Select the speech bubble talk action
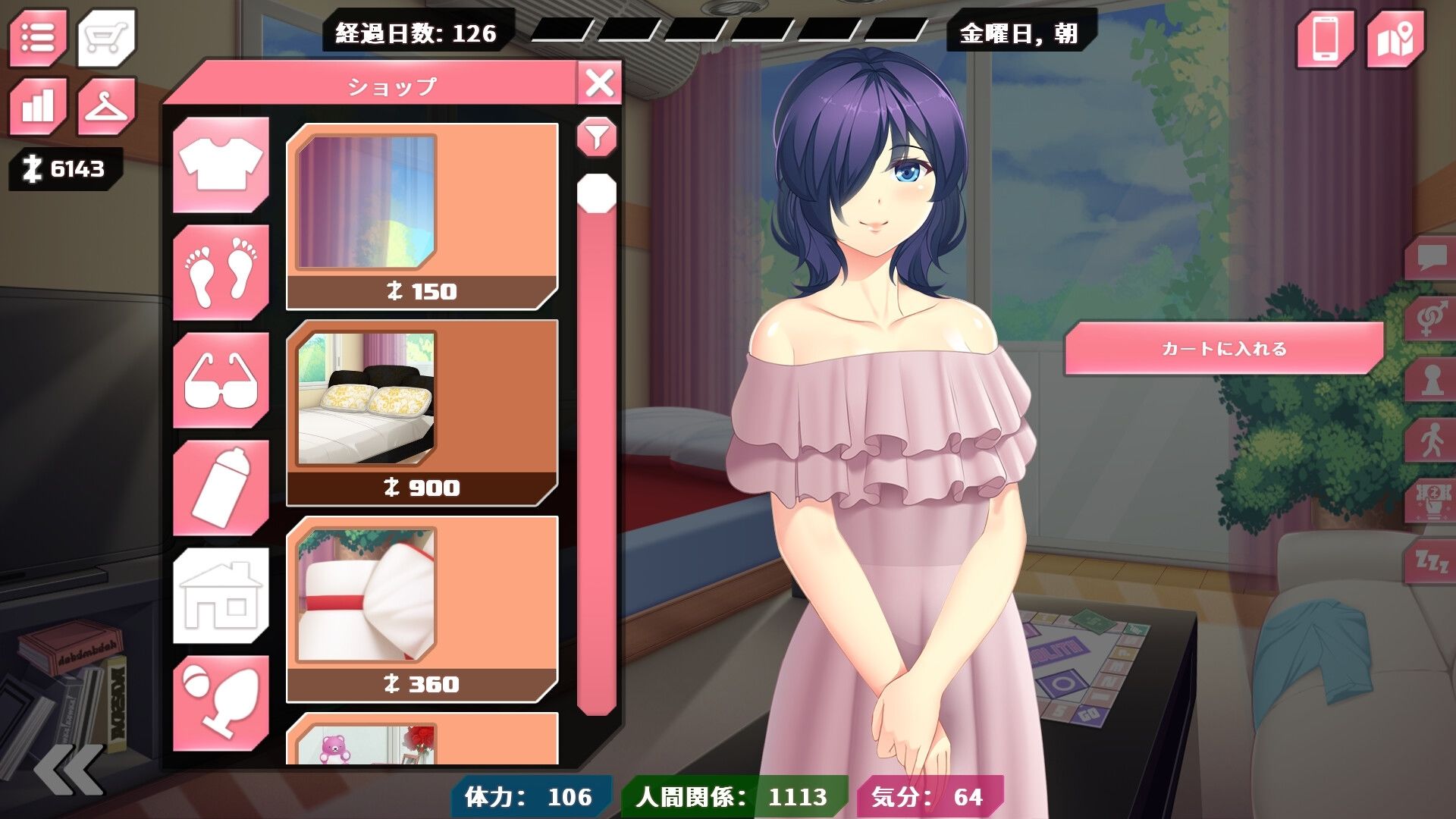Viewport: 1456px width, 819px height. point(1430,258)
